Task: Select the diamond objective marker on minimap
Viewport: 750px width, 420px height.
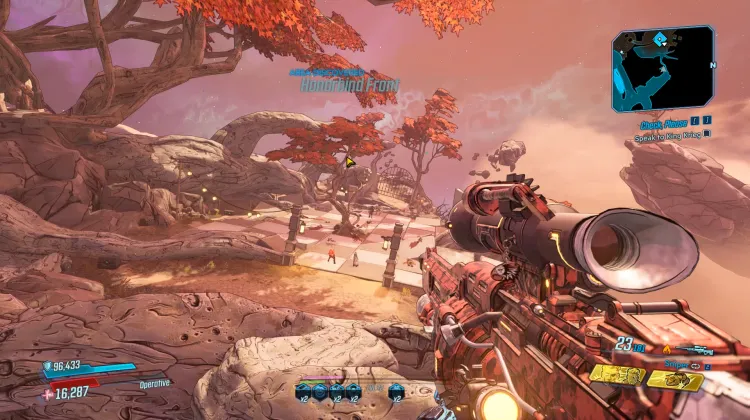Action: 660,40
